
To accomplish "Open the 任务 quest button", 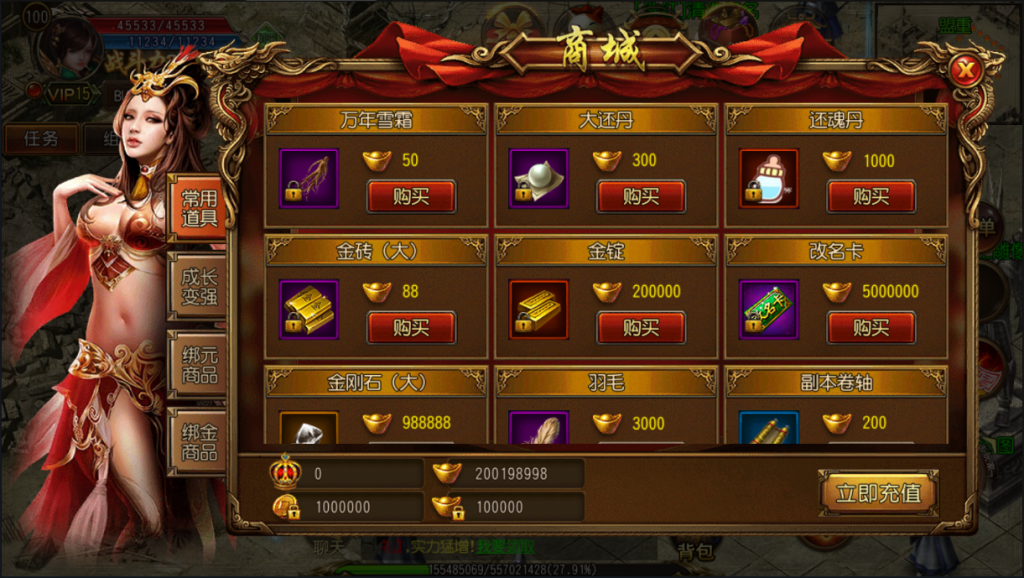I will tap(40, 138).
